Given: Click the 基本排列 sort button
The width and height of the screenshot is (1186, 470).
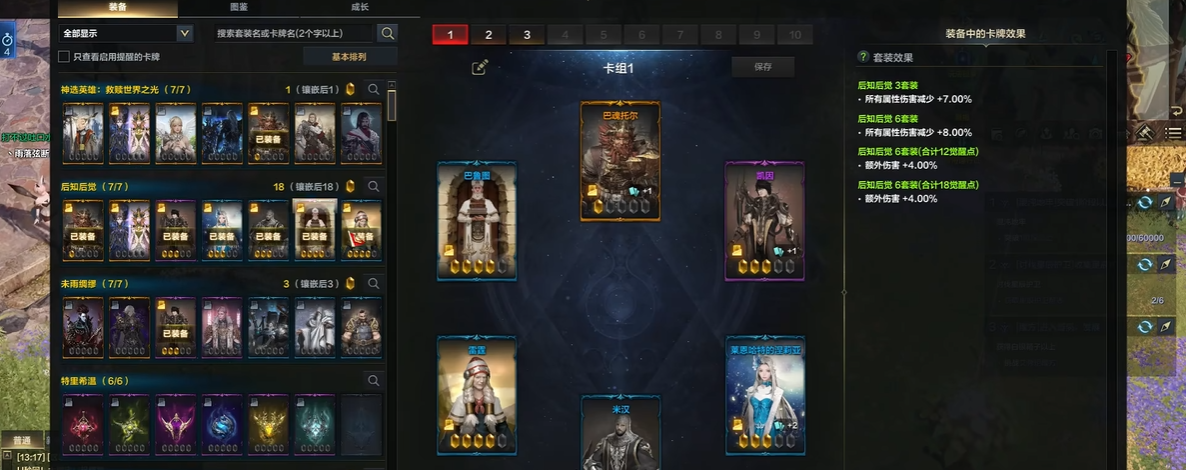Looking at the screenshot, I should point(350,57).
